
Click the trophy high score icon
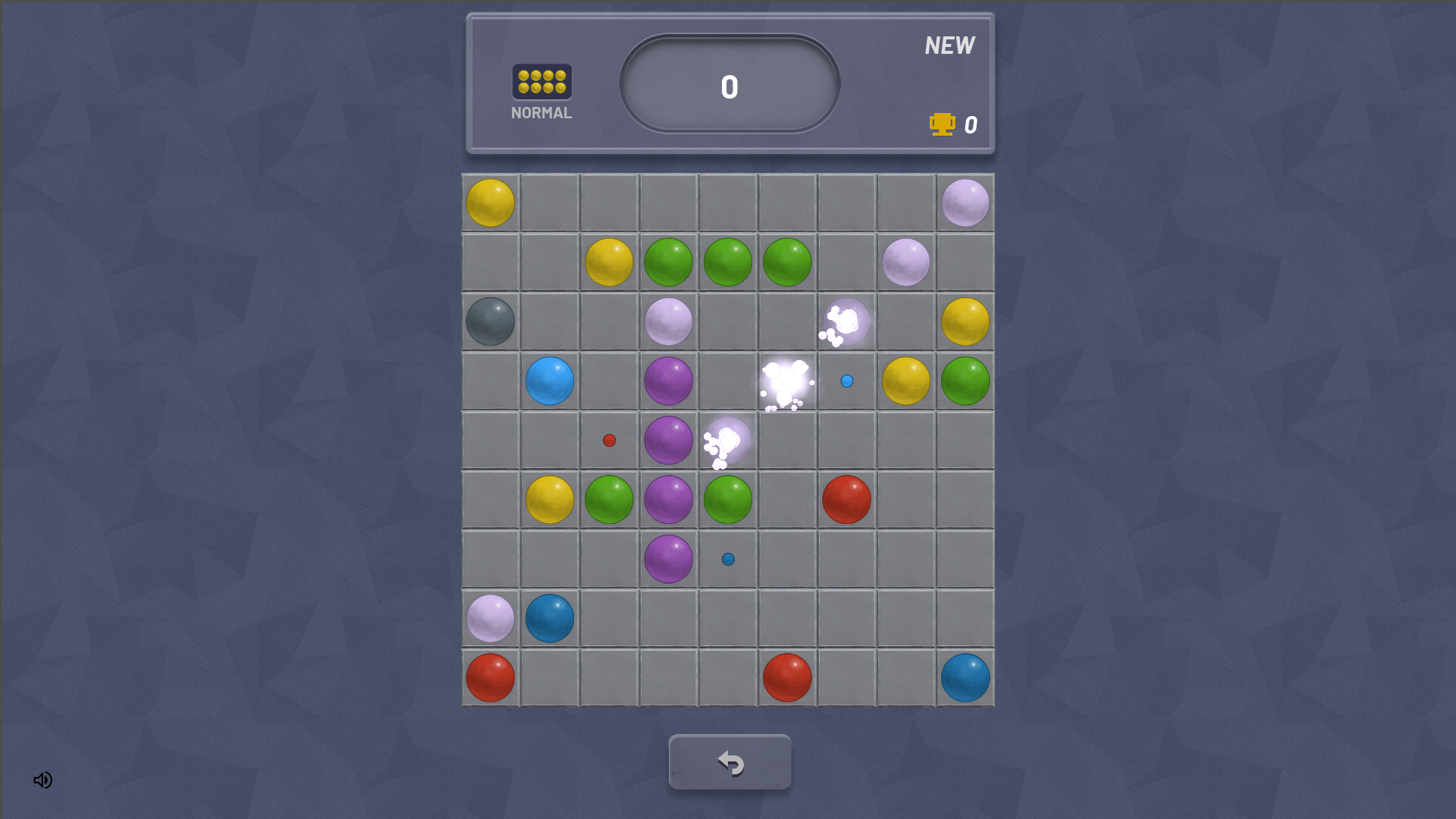coord(942,124)
